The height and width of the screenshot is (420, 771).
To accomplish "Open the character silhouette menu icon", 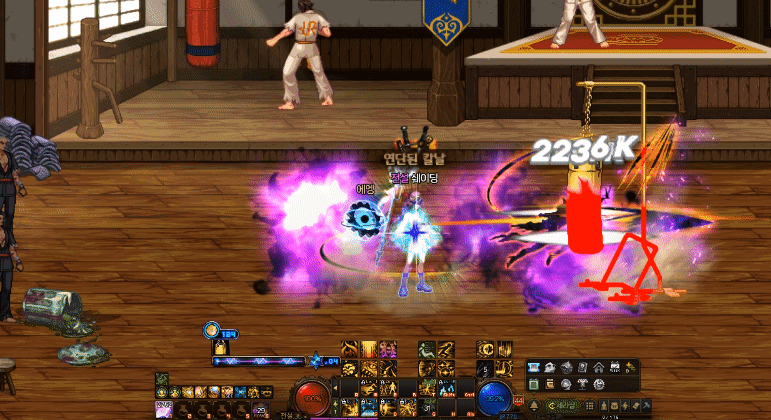I will (x=604, y=405).
